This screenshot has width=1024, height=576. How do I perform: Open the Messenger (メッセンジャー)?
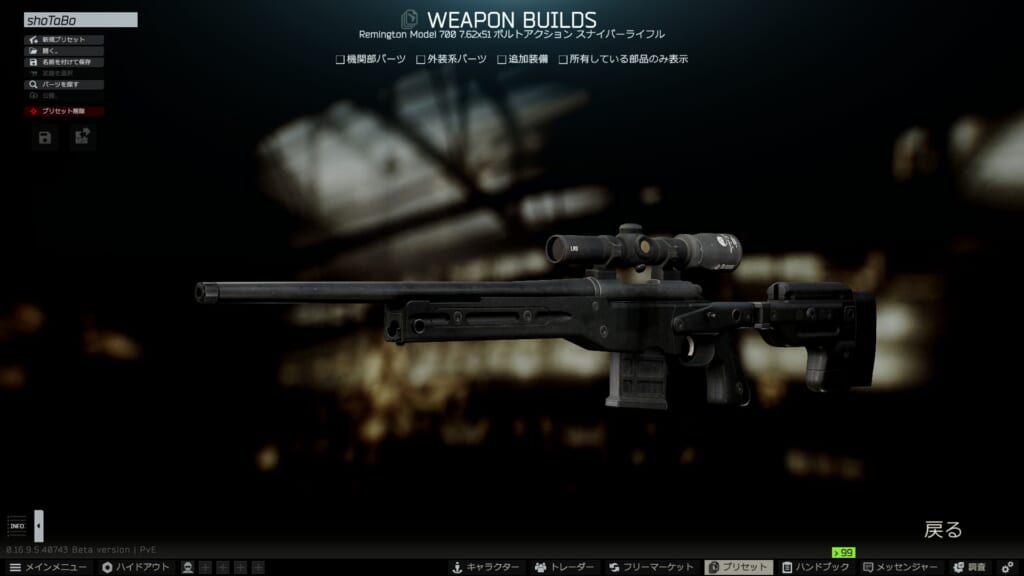coord(902,567)
